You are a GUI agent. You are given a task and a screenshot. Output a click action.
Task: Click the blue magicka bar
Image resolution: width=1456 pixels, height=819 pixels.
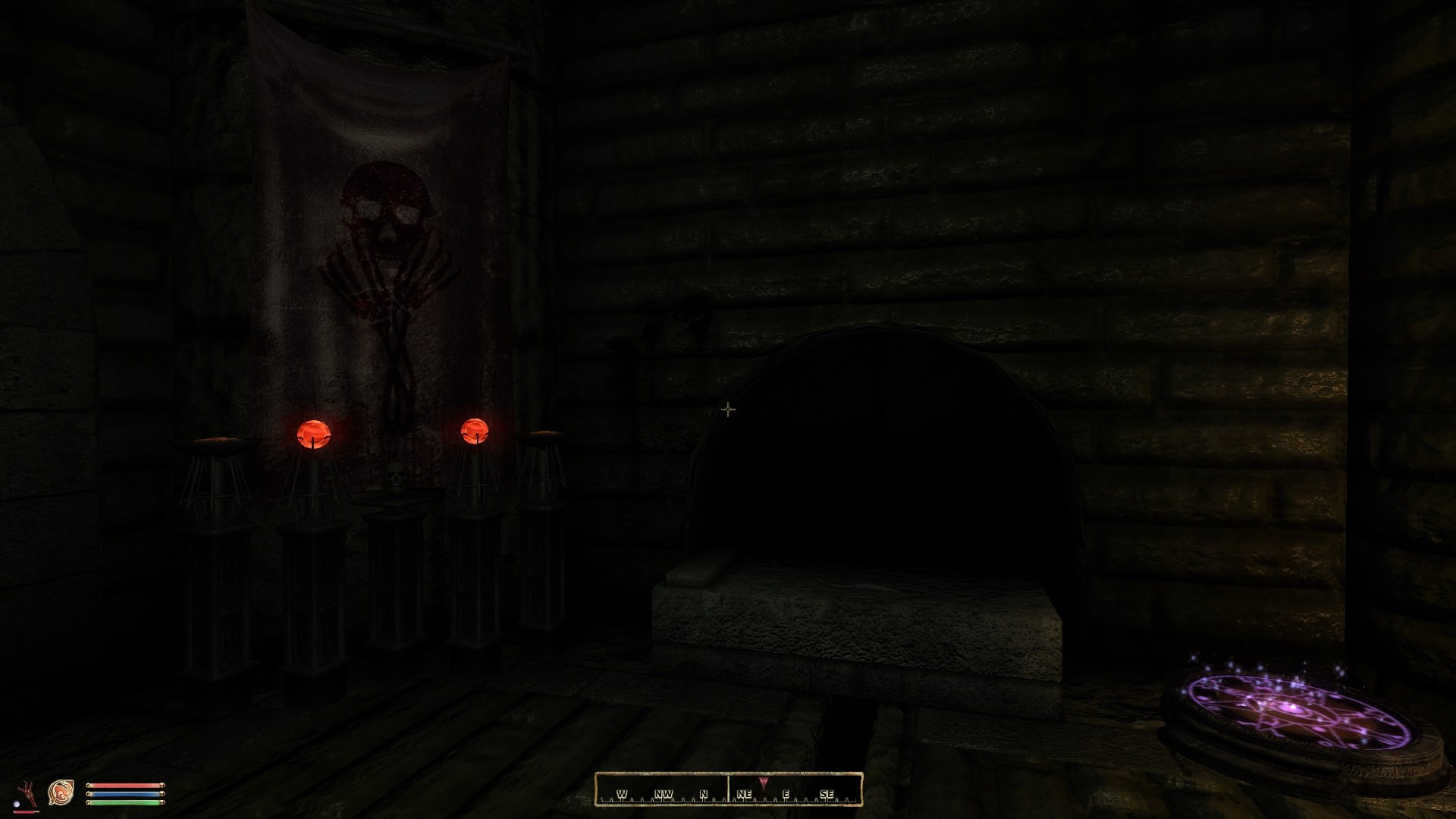[124, 795]
